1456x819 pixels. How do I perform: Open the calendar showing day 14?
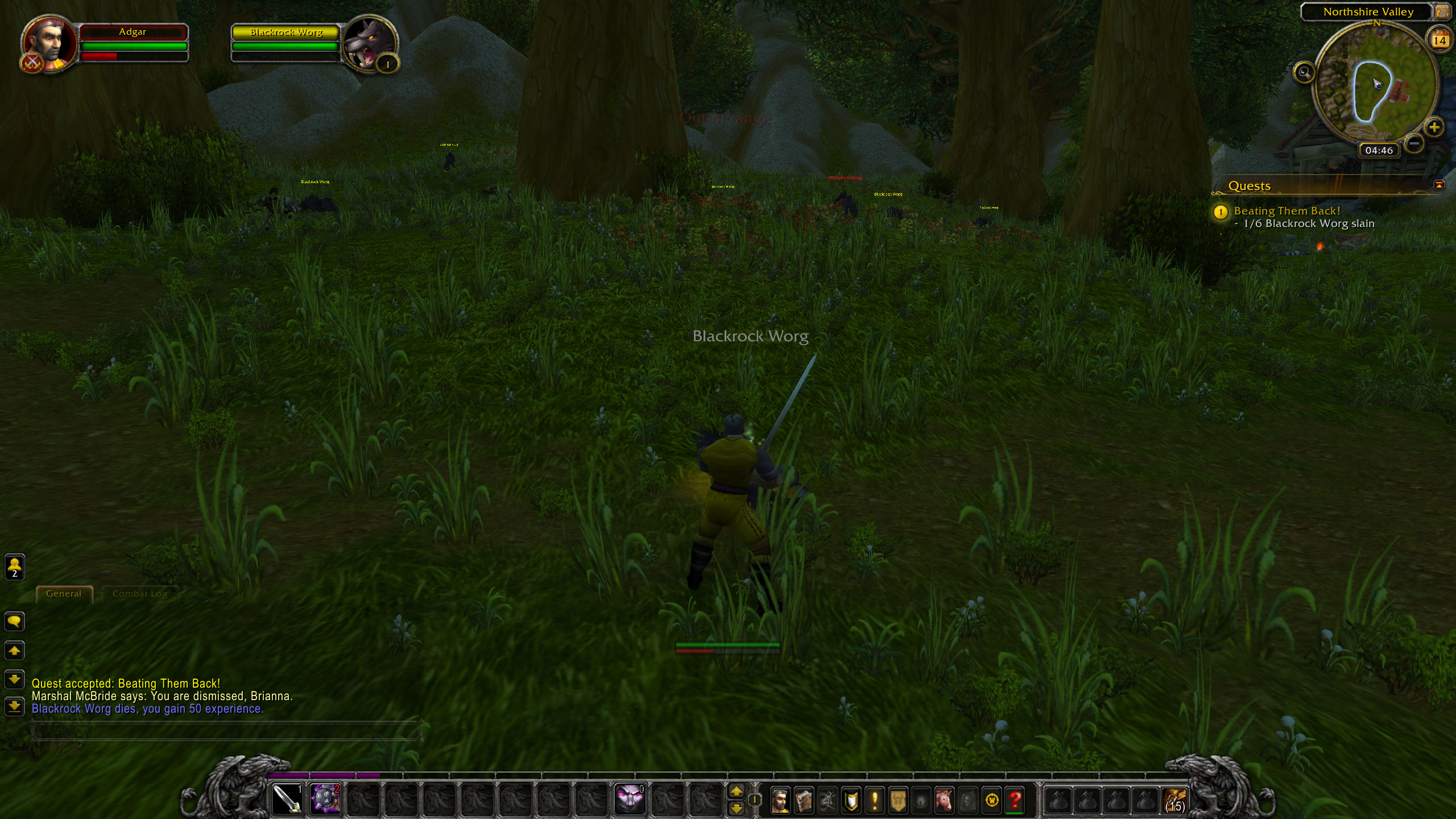click(1440, 40)
